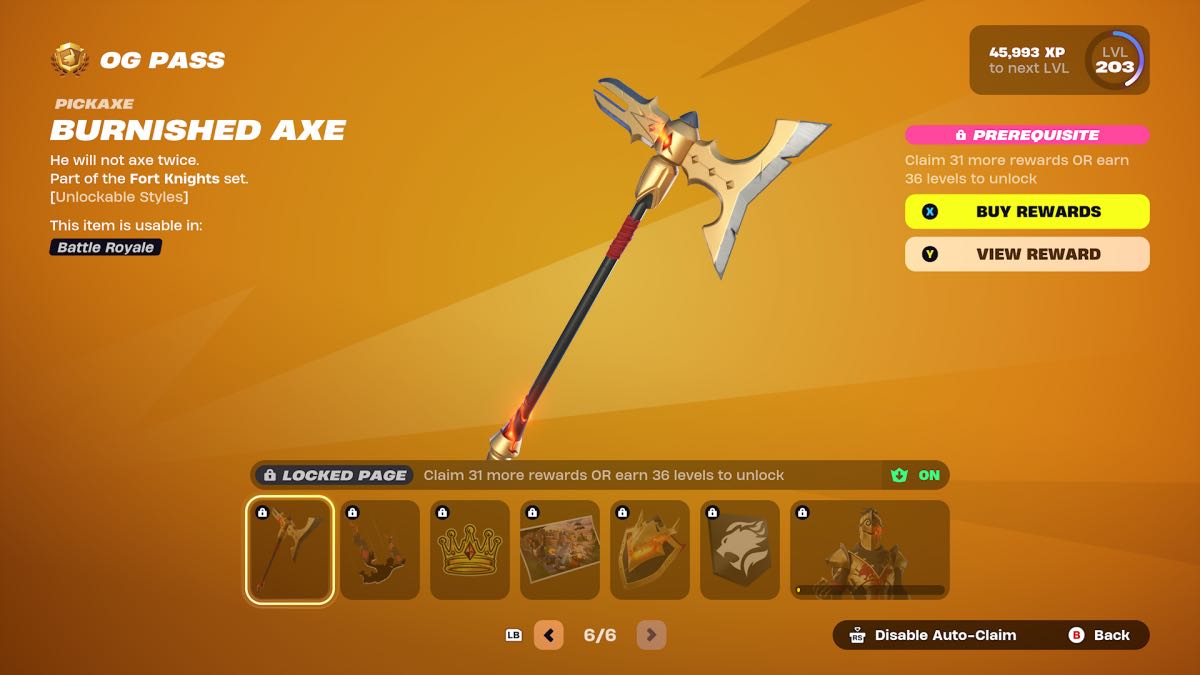
Task: Go to the previous rewards page
Action: (x=549, y=635)
